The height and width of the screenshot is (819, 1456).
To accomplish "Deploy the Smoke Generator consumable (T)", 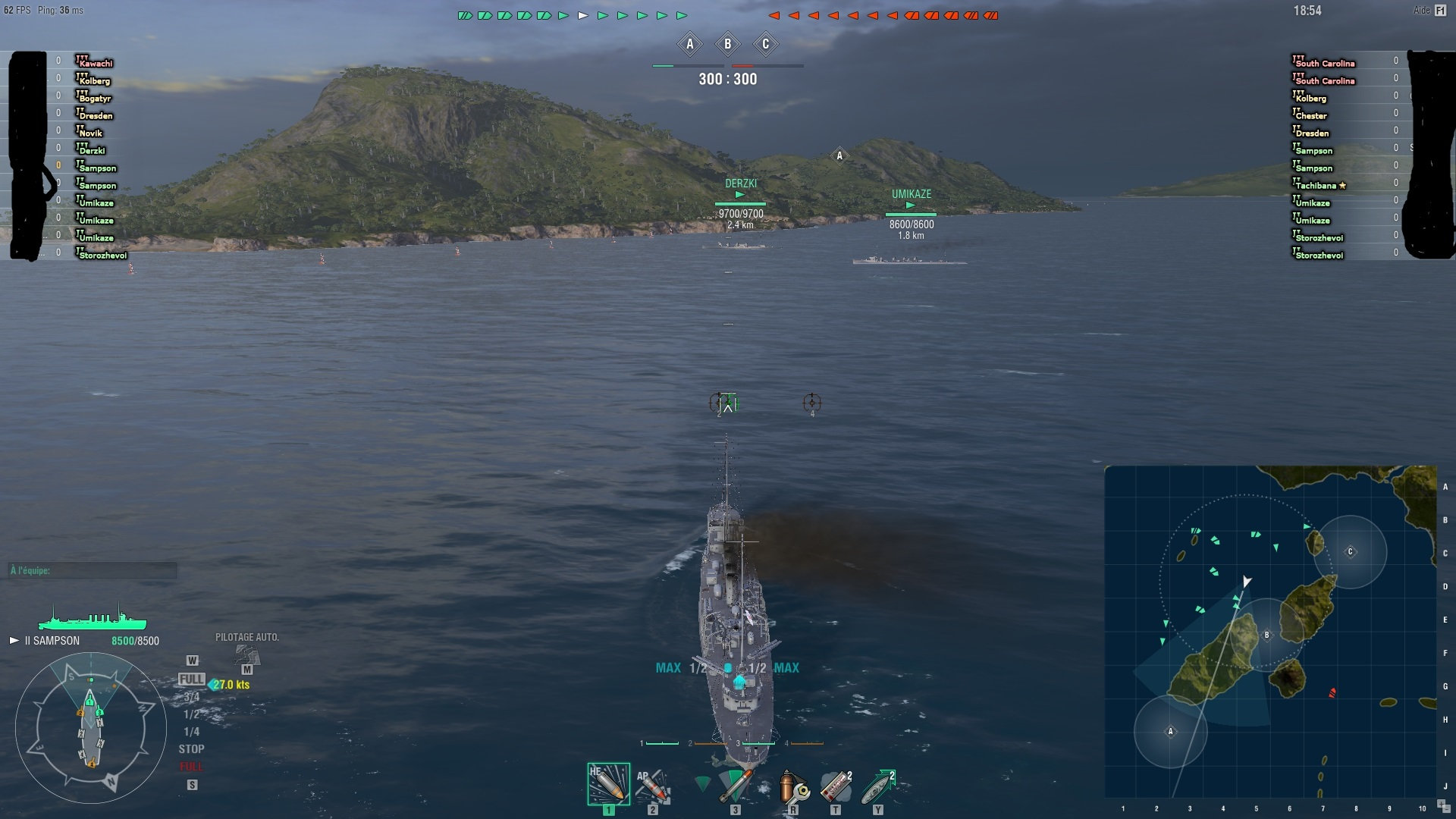I will [836, 786].
